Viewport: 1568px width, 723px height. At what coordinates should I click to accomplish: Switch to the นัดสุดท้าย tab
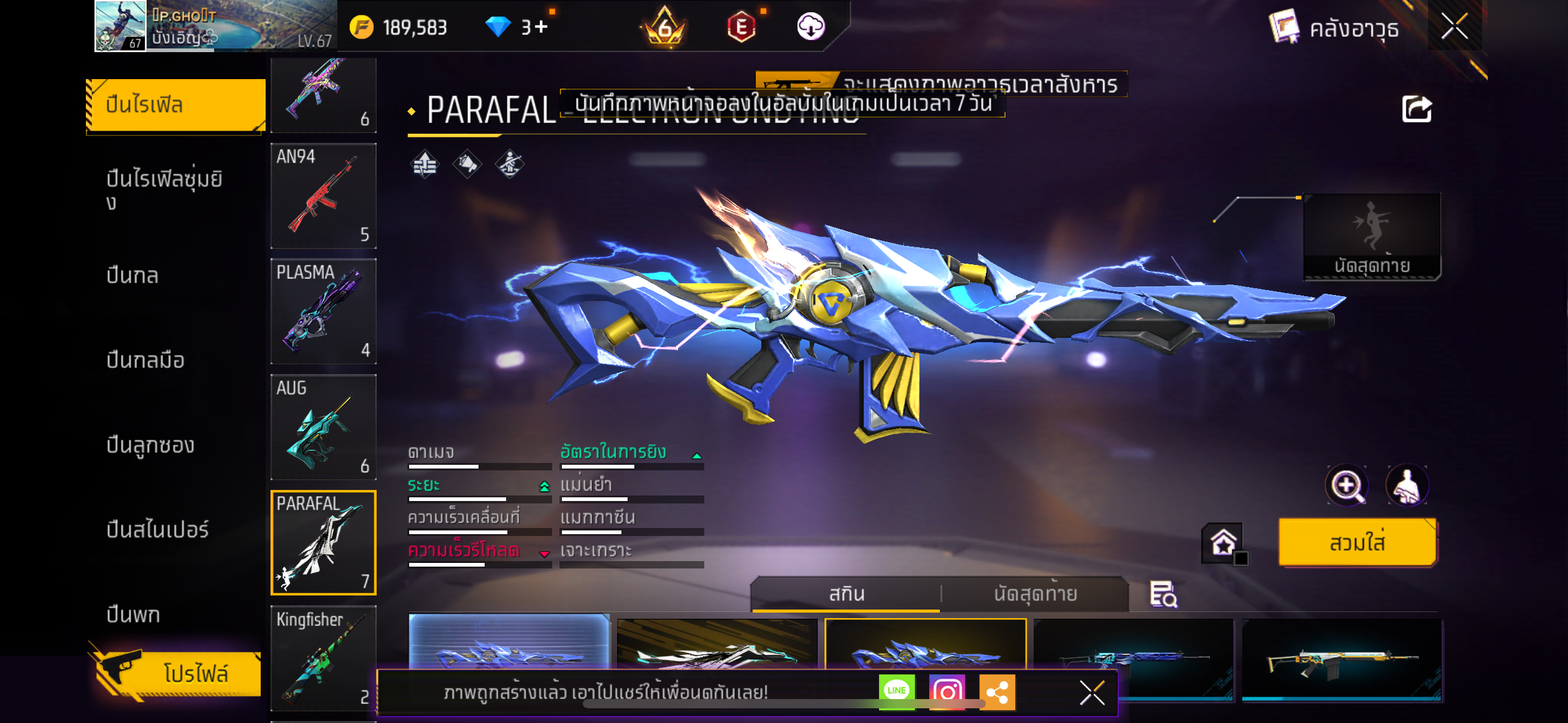click(1035, 594)
